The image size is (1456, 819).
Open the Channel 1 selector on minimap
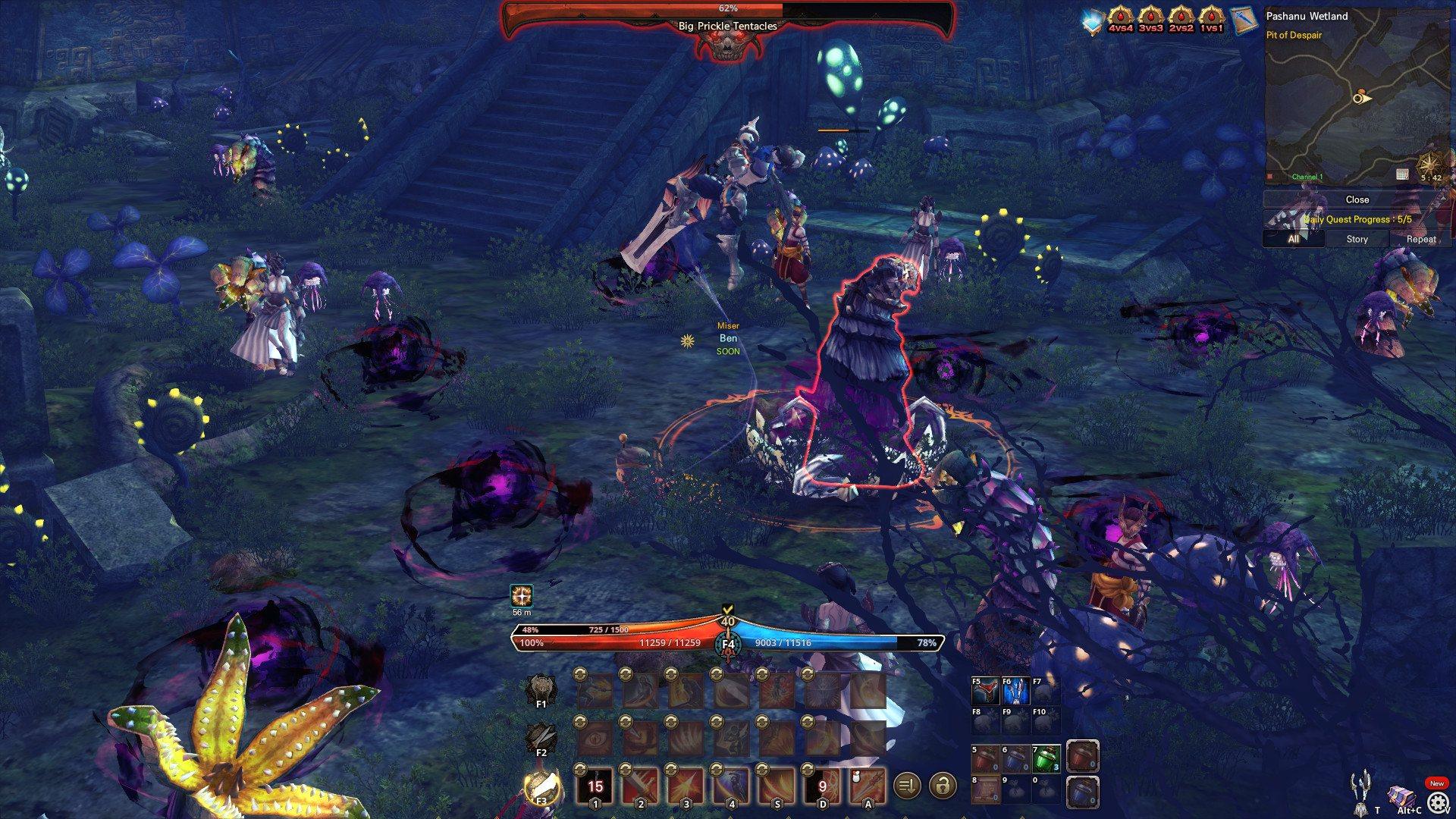point(1307,177)
